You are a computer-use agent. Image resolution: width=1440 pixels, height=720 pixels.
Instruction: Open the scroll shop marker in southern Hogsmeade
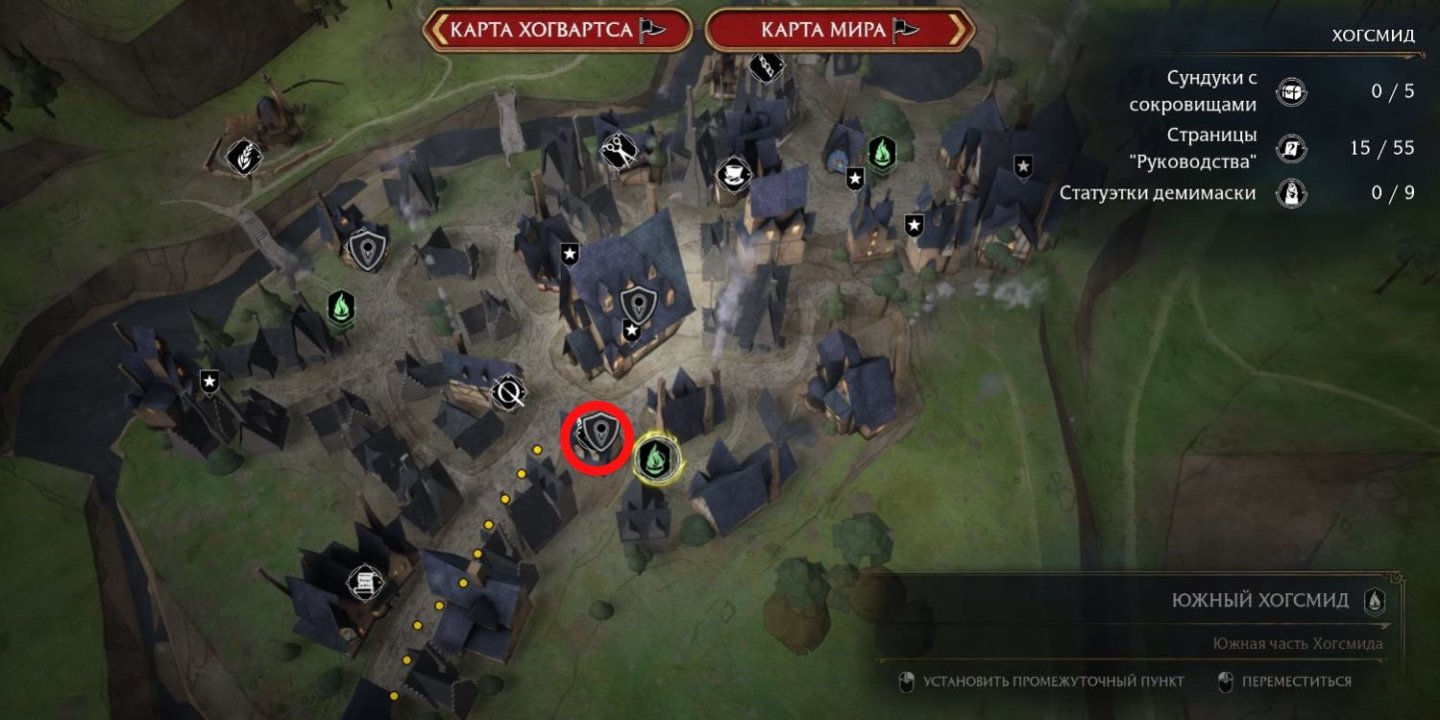tap(366, 581)
